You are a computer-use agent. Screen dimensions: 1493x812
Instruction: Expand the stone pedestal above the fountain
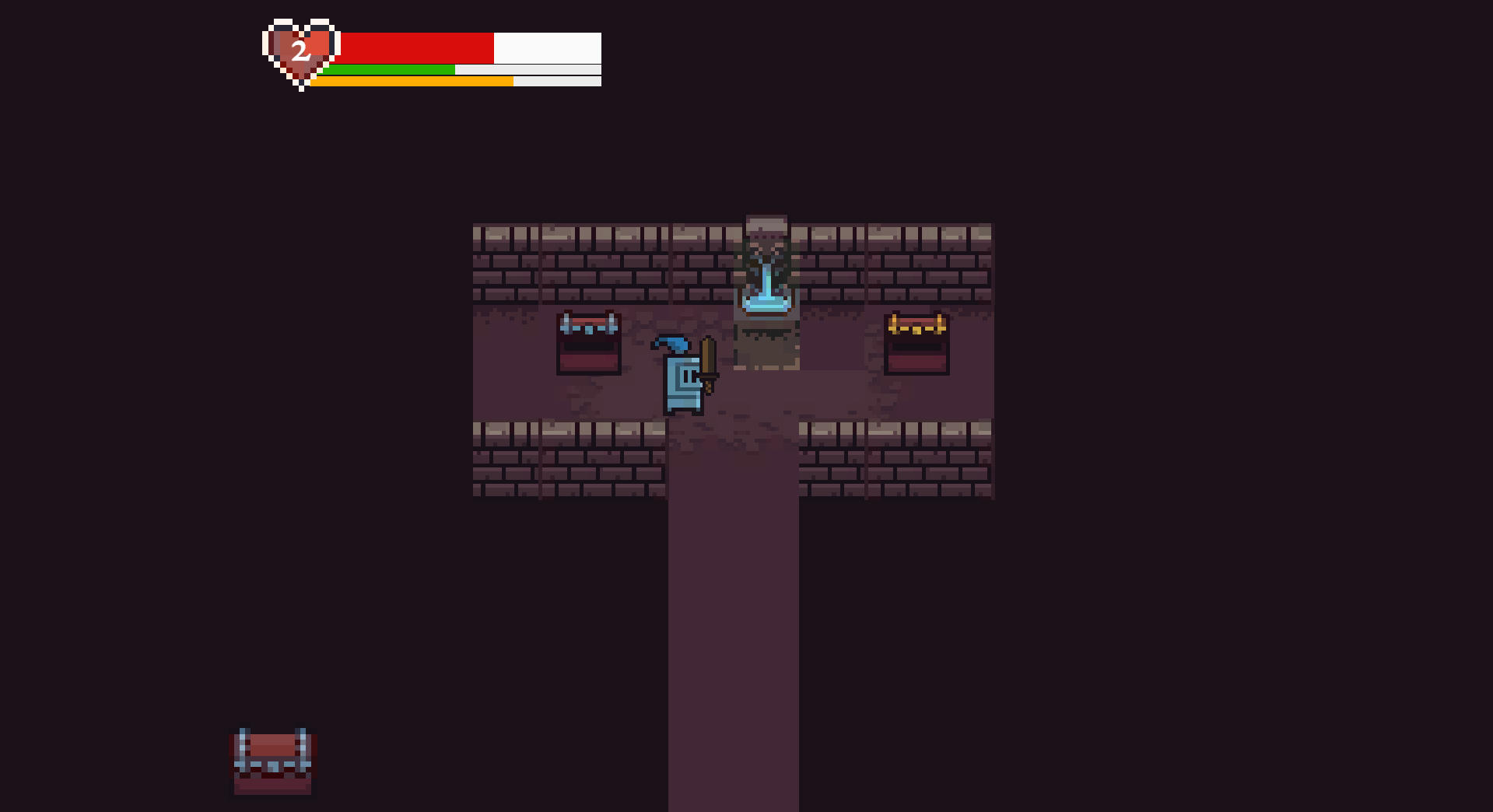point(766,224)
